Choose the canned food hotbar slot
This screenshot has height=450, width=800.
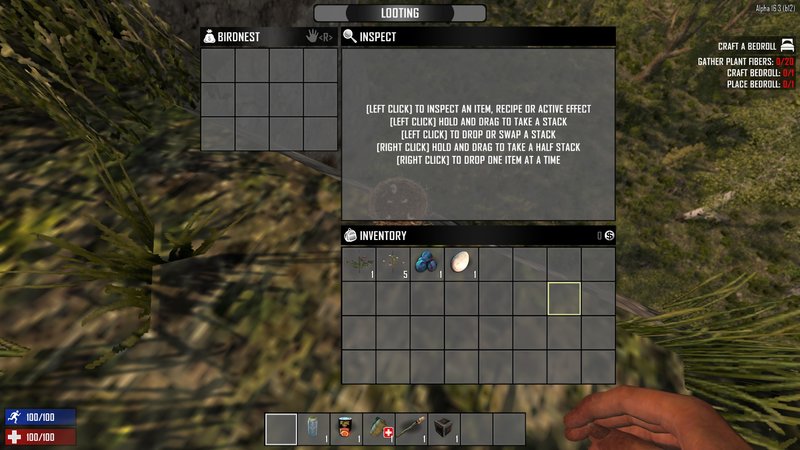(346, 429)
